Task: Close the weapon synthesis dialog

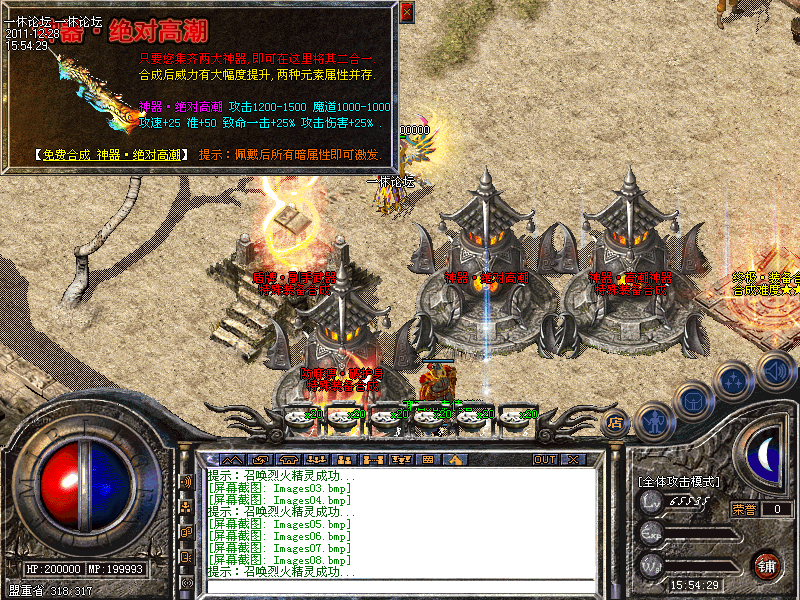Action: coord(406,12)
